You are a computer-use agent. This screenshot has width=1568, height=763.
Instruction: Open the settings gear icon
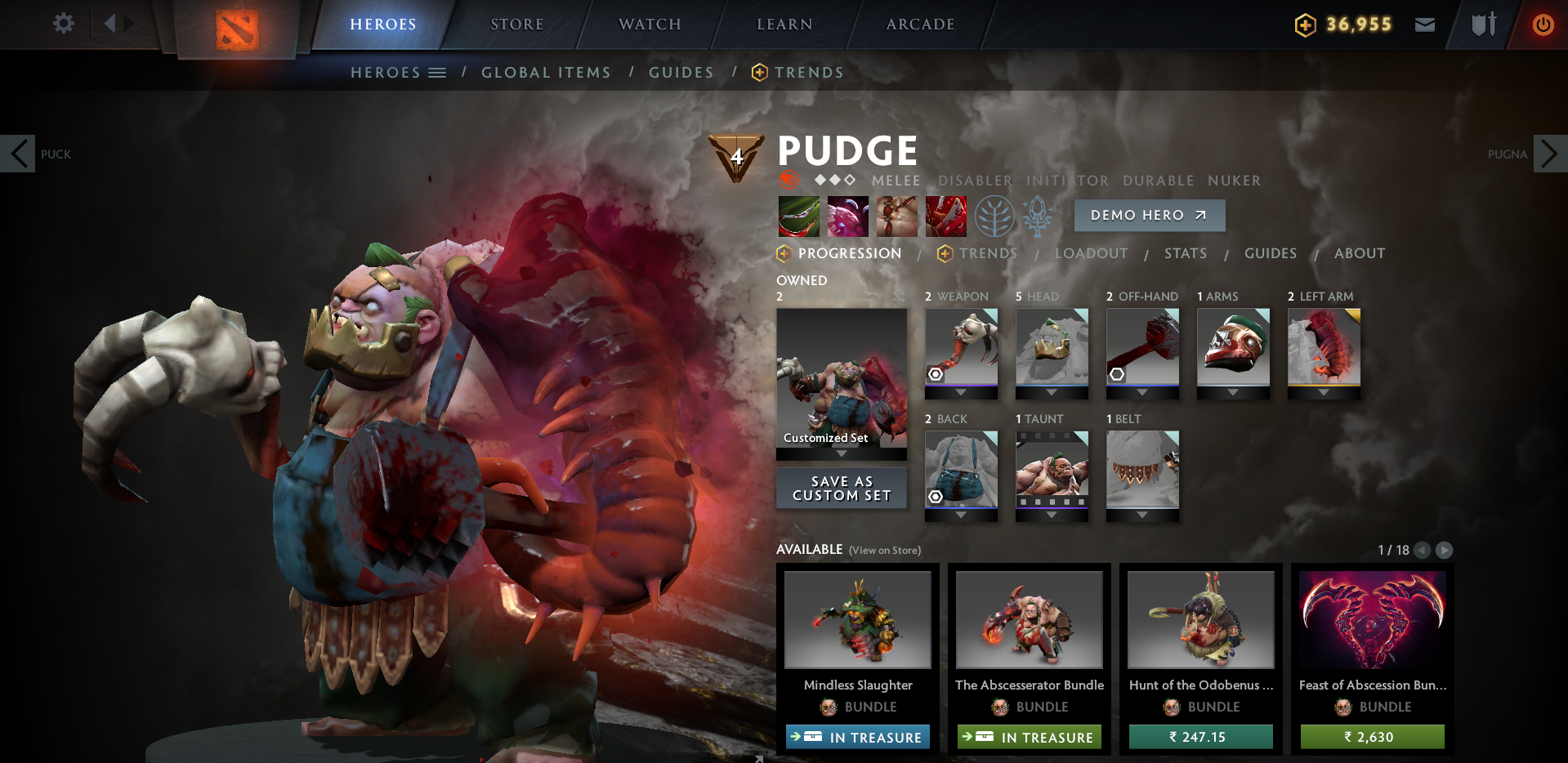click(x=63, y=24)
